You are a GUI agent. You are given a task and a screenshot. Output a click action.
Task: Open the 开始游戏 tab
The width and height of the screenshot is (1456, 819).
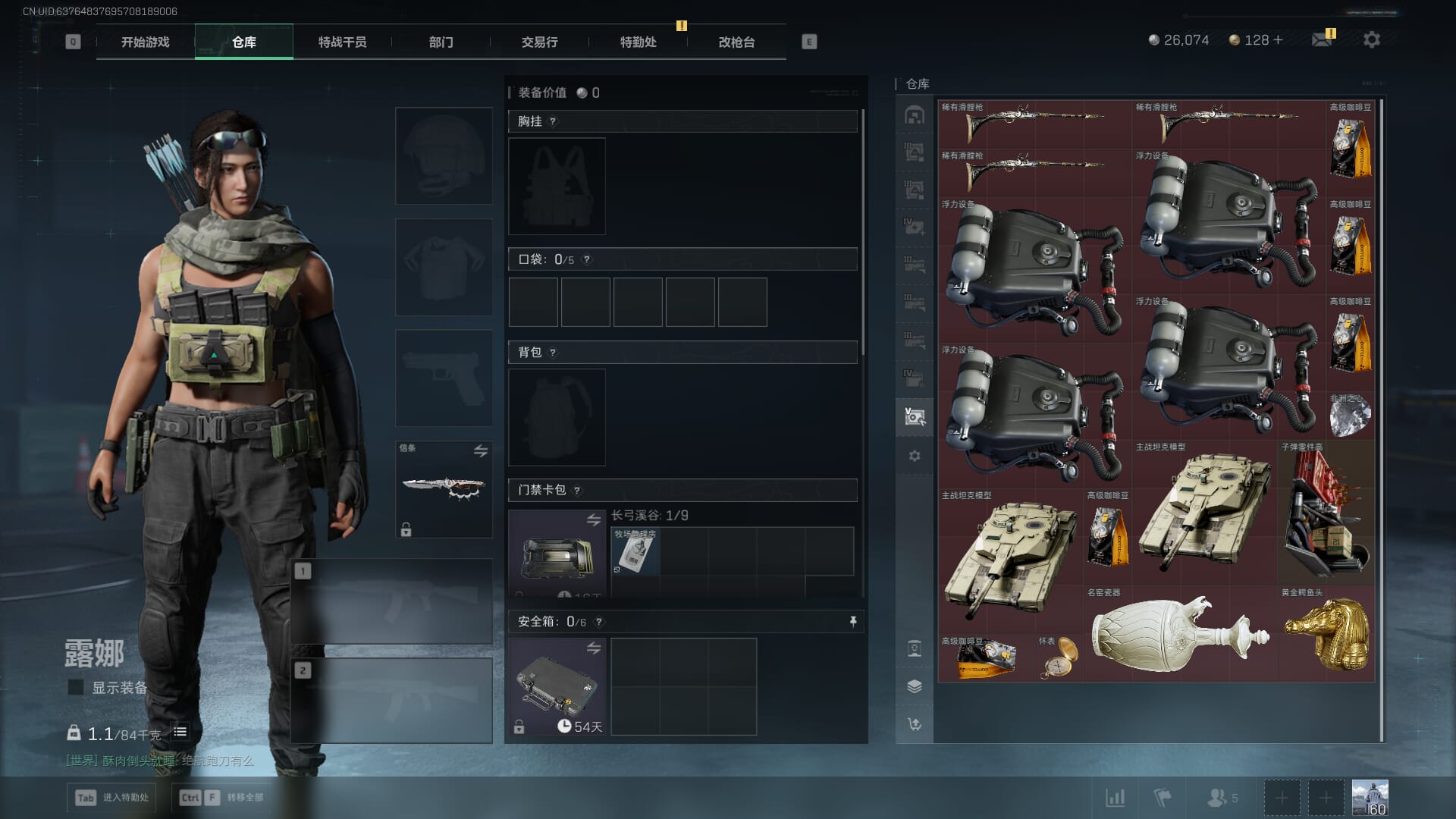tap(146, 42)
